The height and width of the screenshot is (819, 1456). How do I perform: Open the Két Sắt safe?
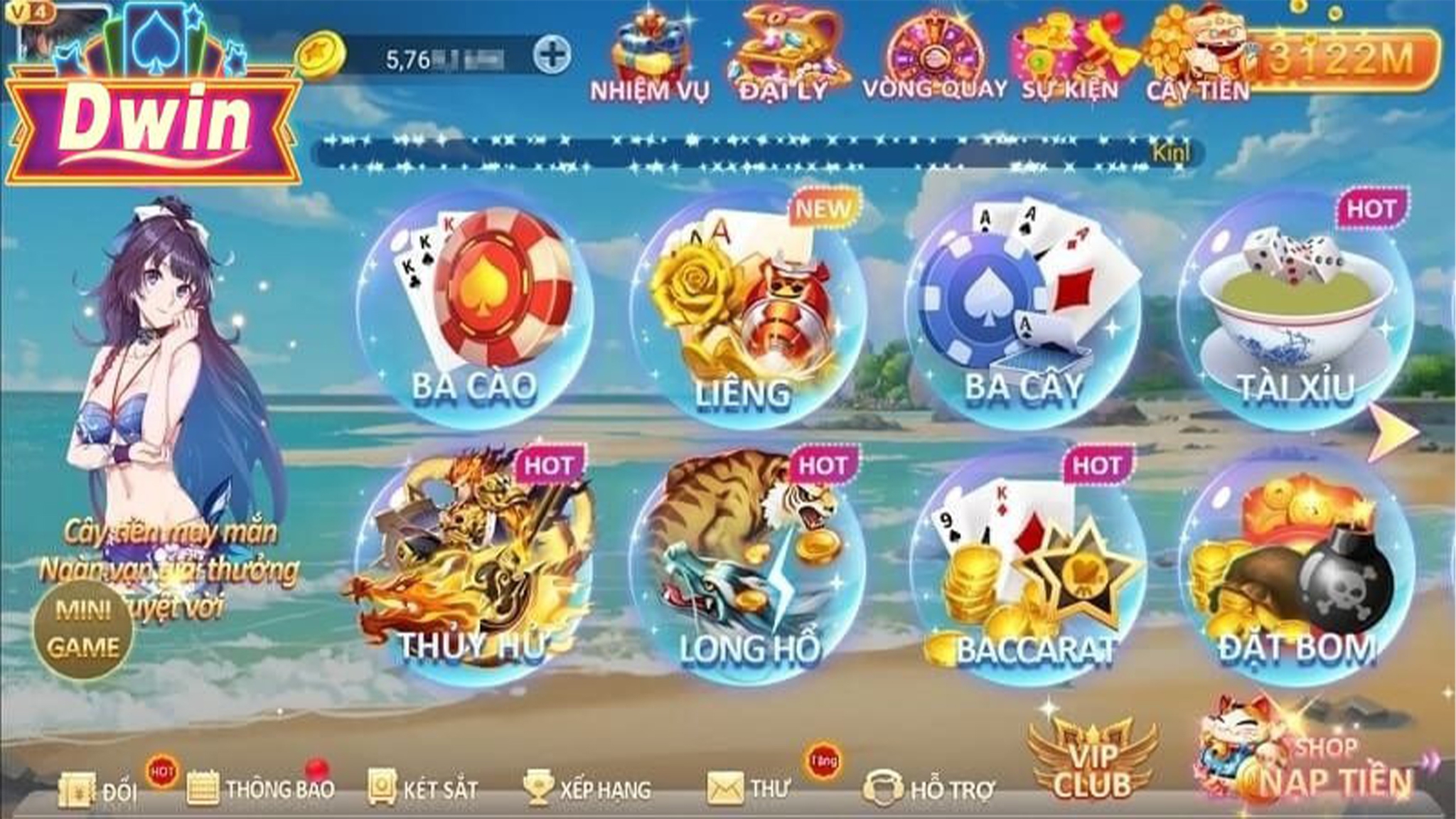(x=422, y=788)
